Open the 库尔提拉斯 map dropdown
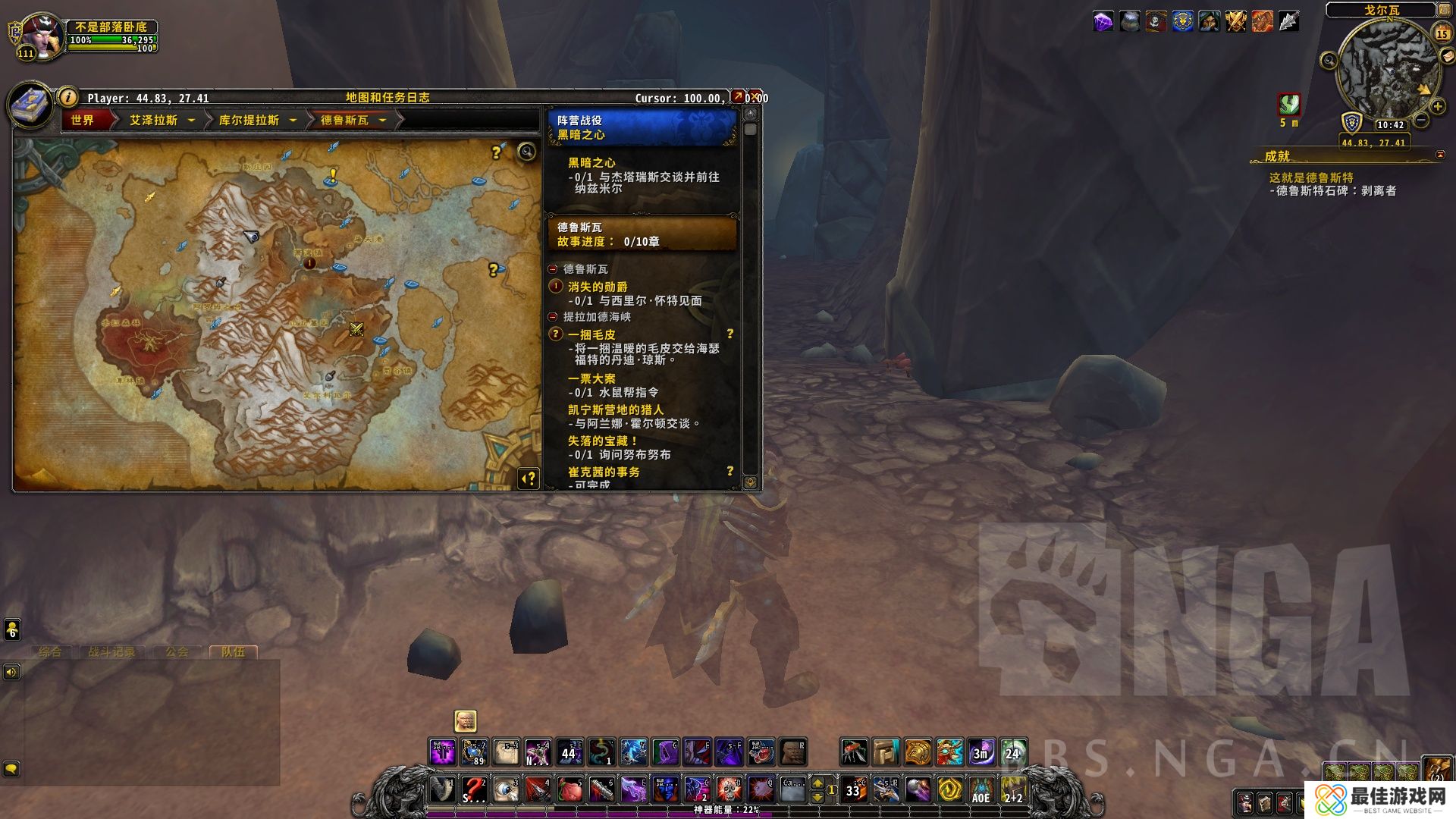The image size is (1456, 819). [x=293, y=120]
